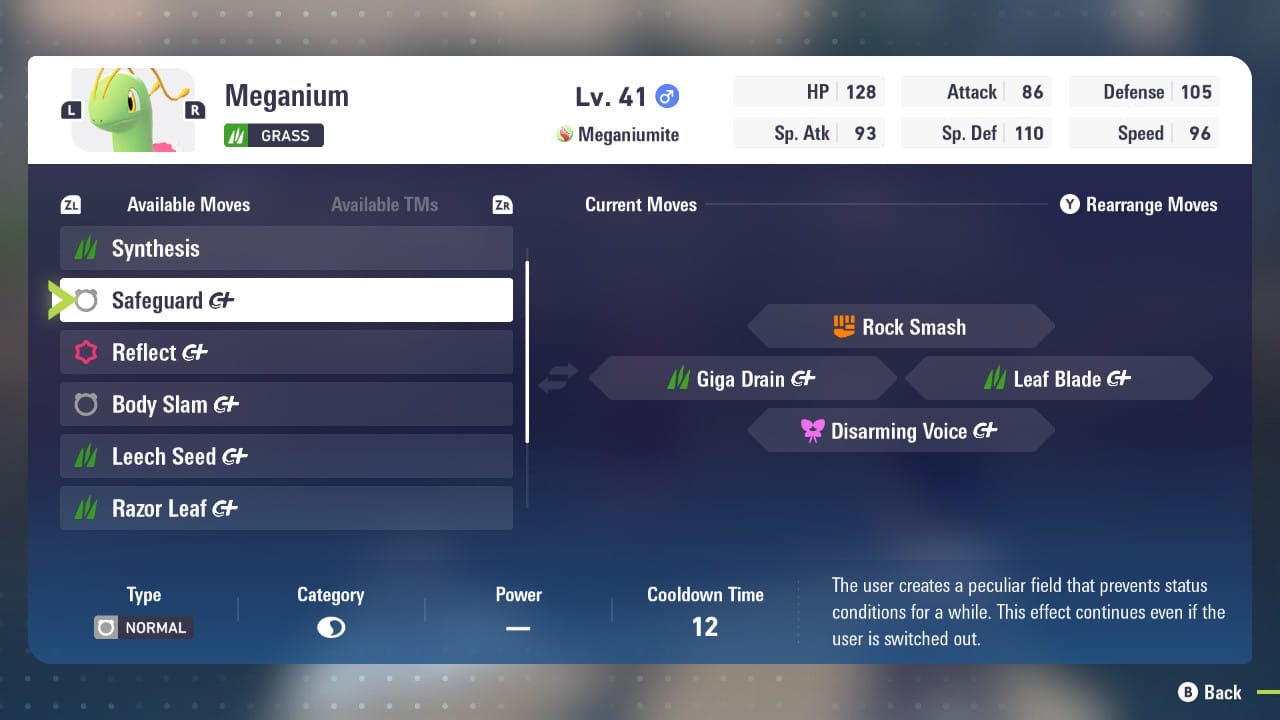Click the swap arrows icon beside Giga Drain
This screenshot has height=720, width=1280.
click(x=557, y=376)
